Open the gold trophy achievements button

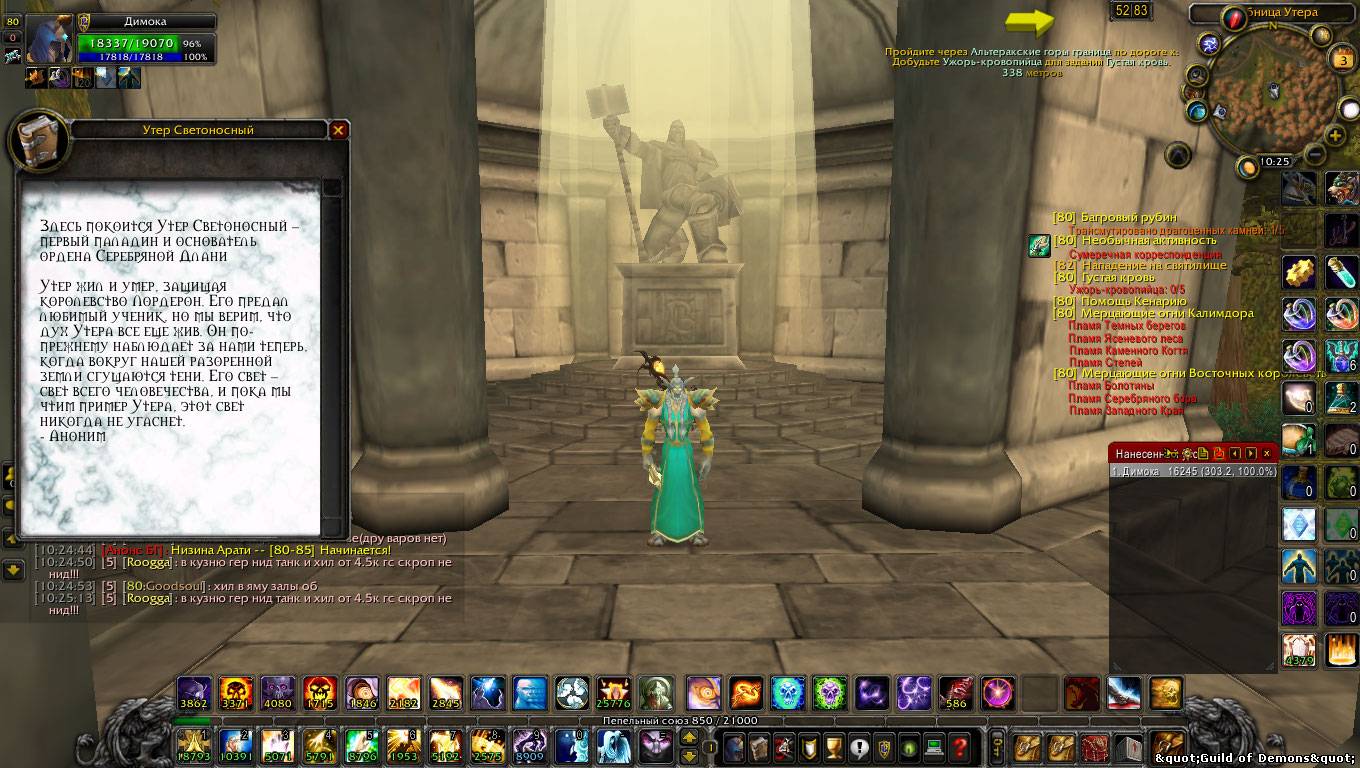click(834, 746)
